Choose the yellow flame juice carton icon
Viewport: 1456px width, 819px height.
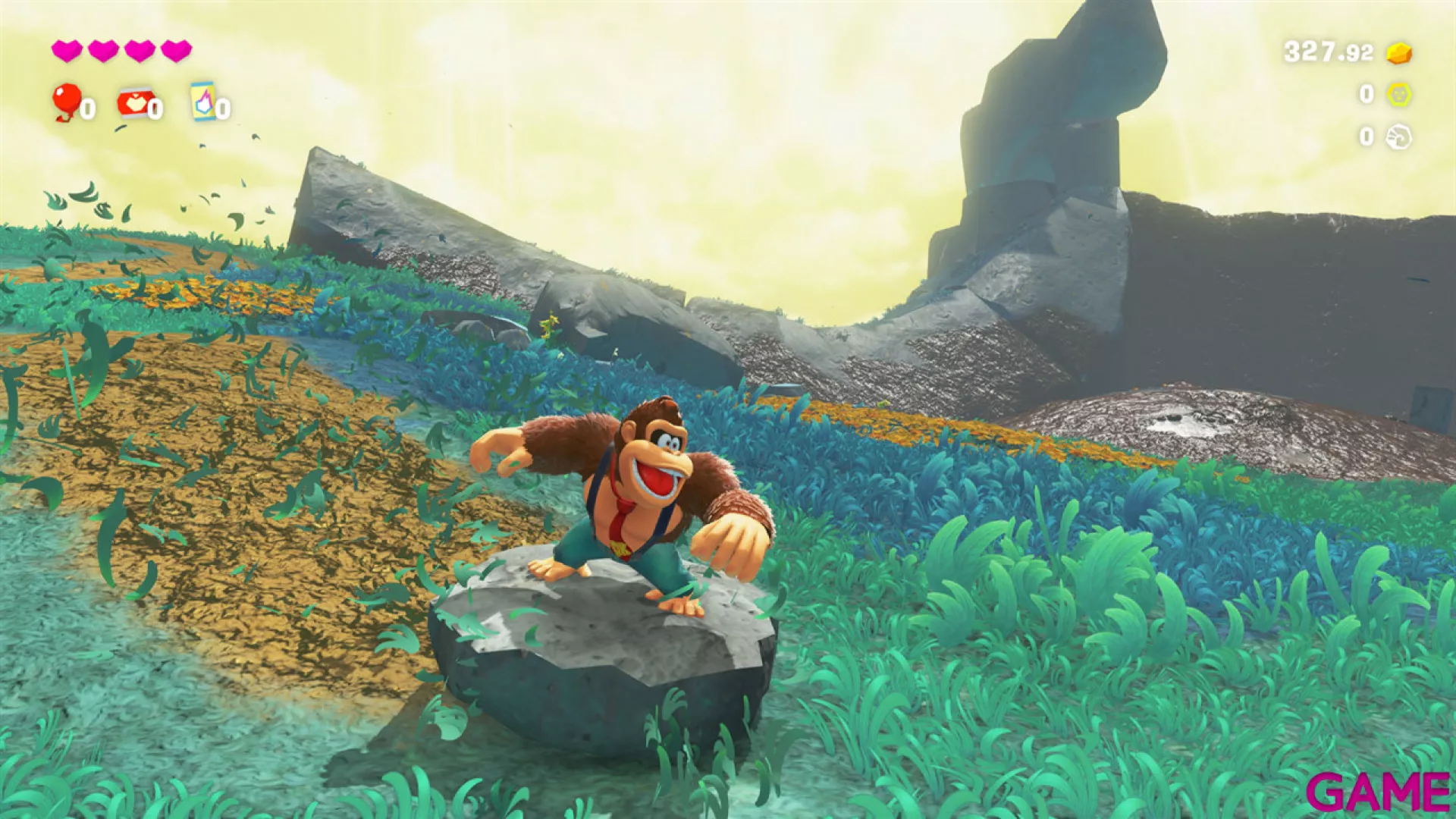click(203, 102)
